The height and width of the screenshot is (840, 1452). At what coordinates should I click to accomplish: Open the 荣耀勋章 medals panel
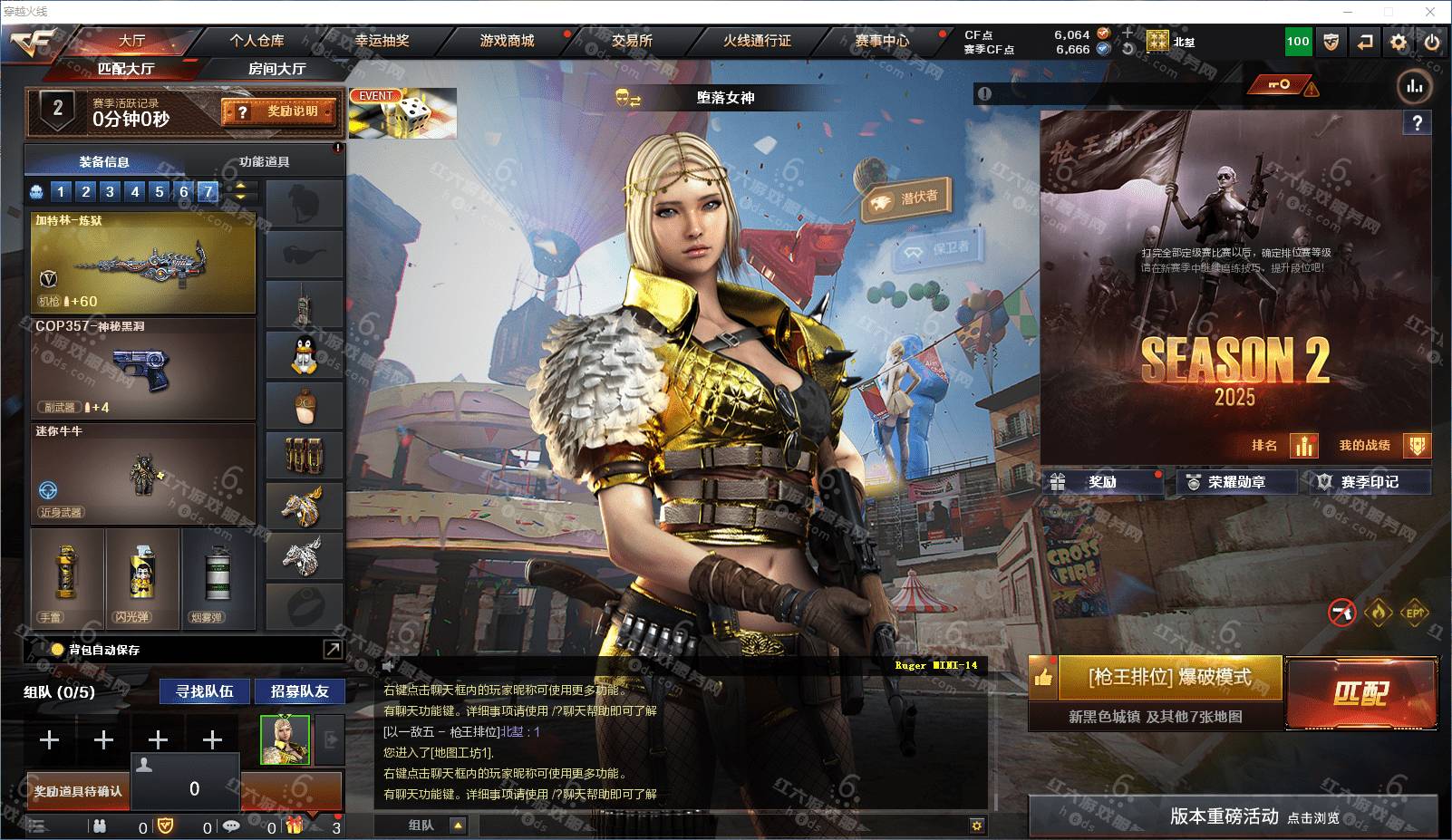click(x=1236, y=482)
